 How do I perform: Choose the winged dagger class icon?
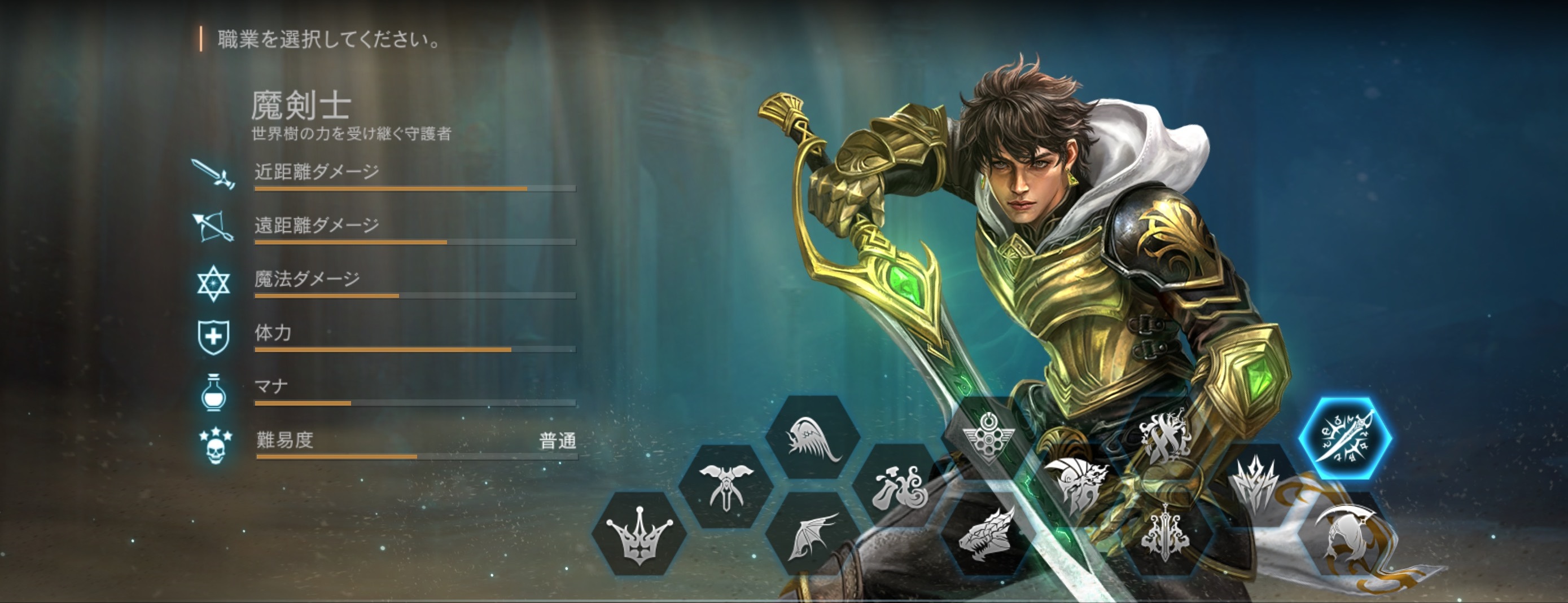(725, 486)
